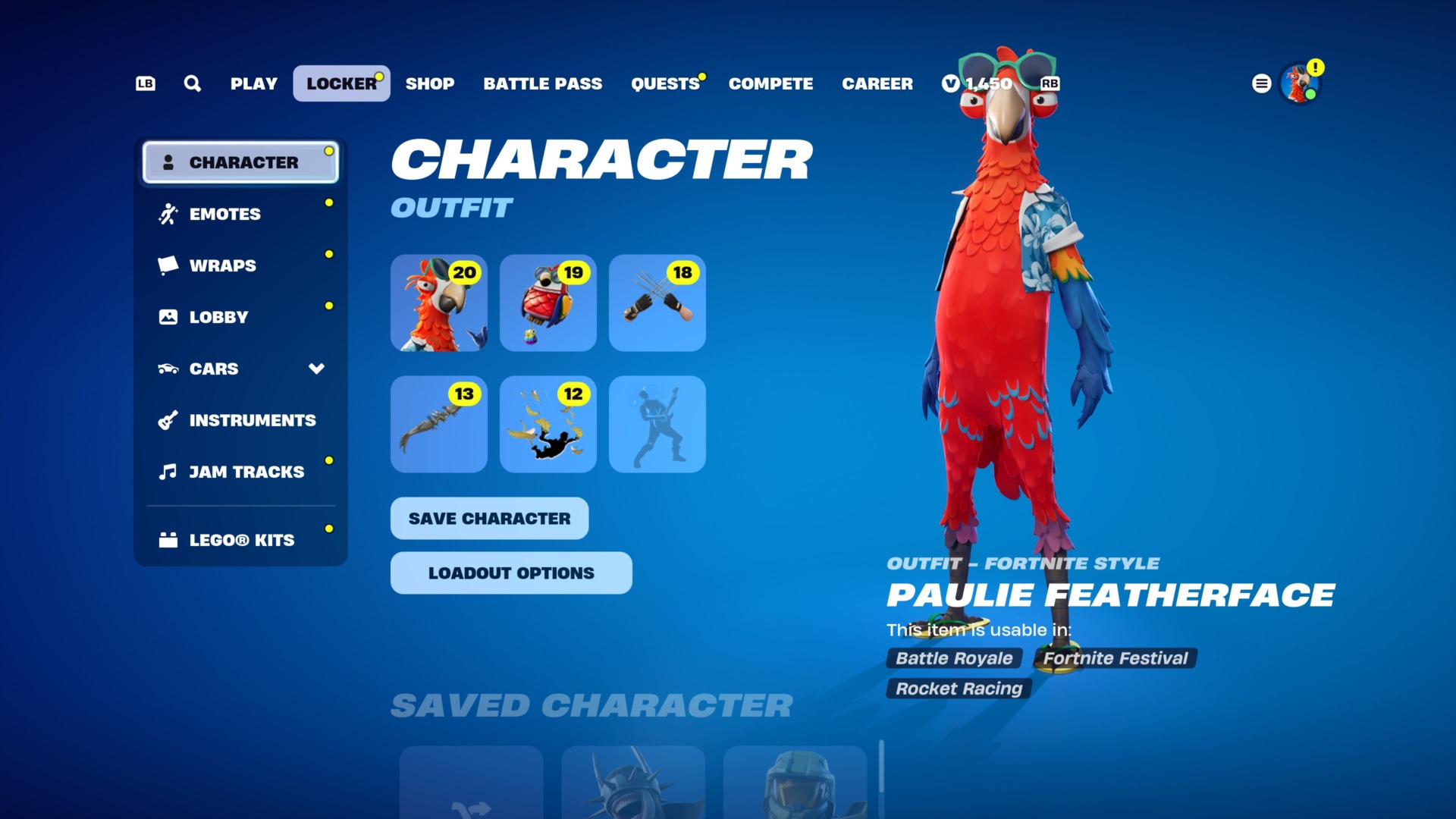Expand the Cars category chevron
The width and height of the screenshot is (1456, 819).
[316, 369]
